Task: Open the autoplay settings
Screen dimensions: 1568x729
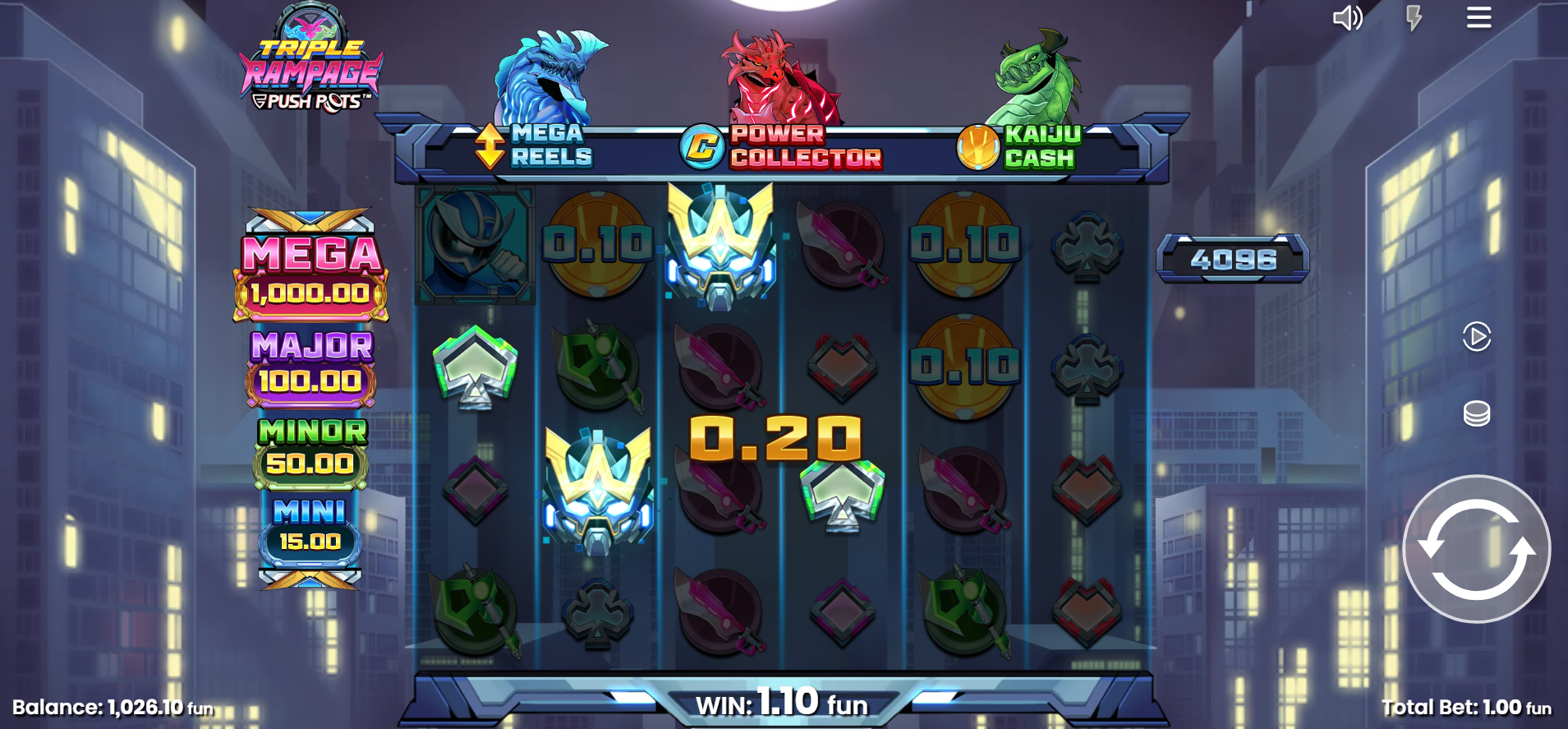Action: (x=1476, y=336)
